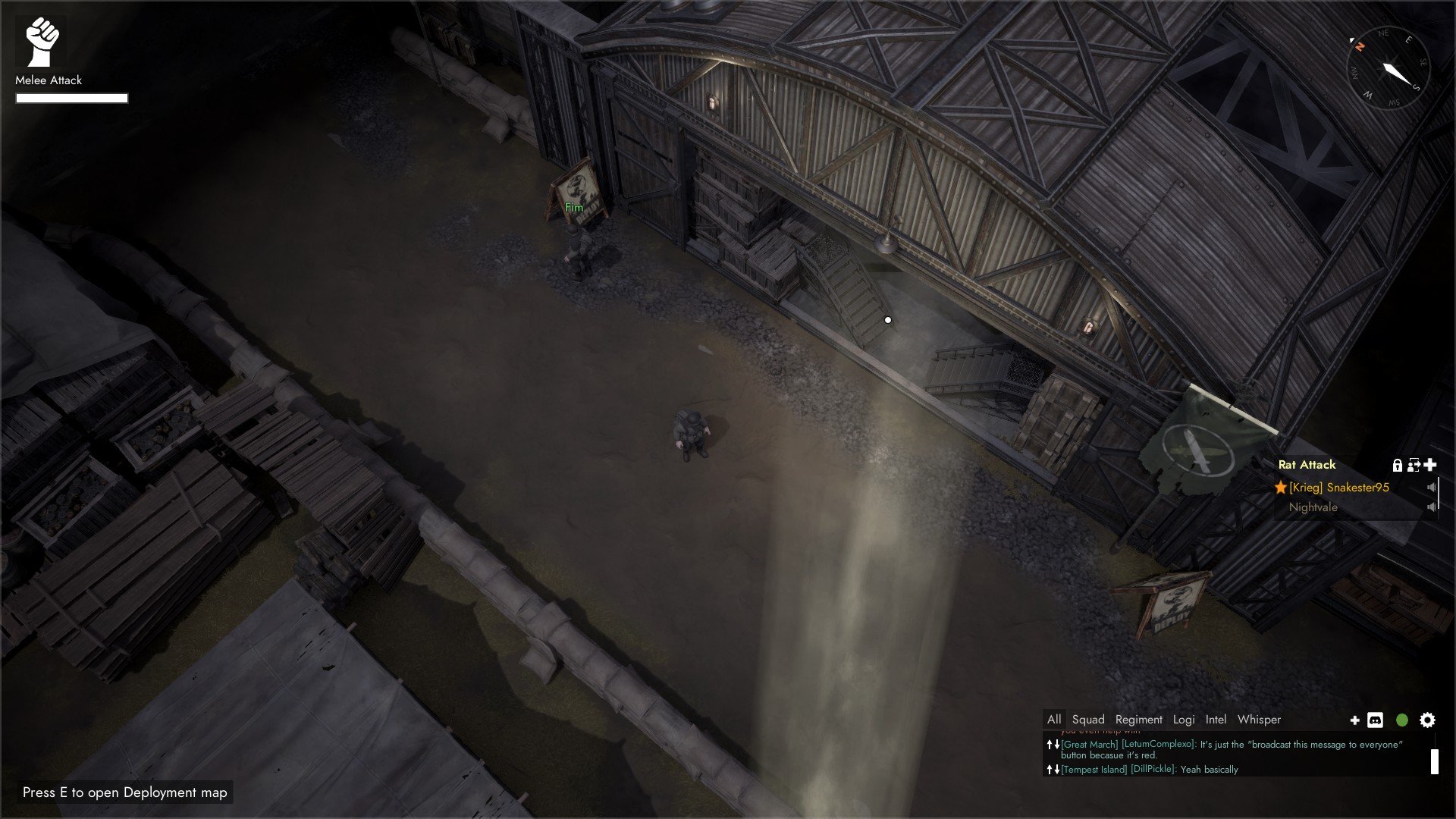Downvote LetumComplexo's broadcast message
Image resolution: width=1456 pixels, height=819 pixels.
(1056, 745)
